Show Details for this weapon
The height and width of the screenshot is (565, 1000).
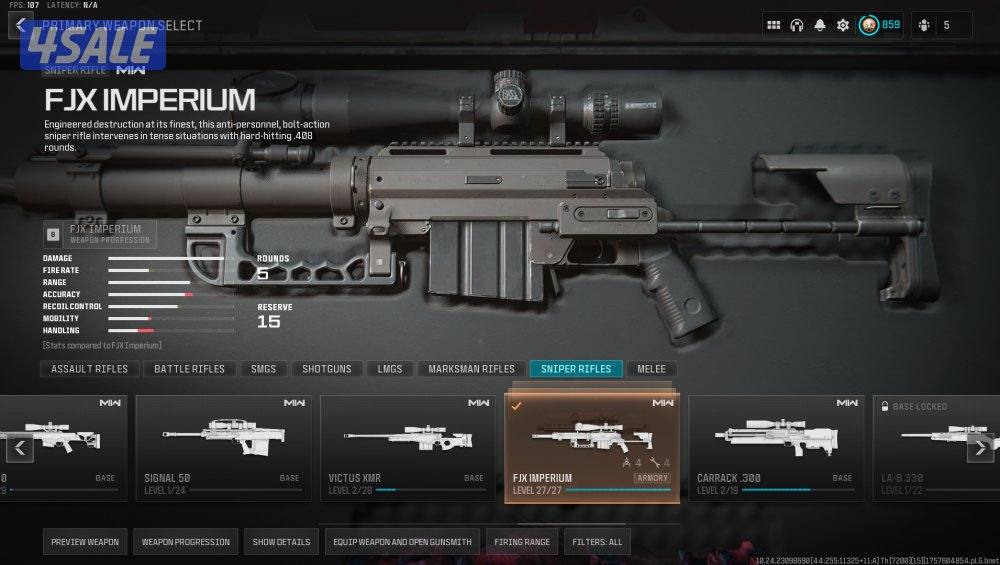(x=281, y=542)
